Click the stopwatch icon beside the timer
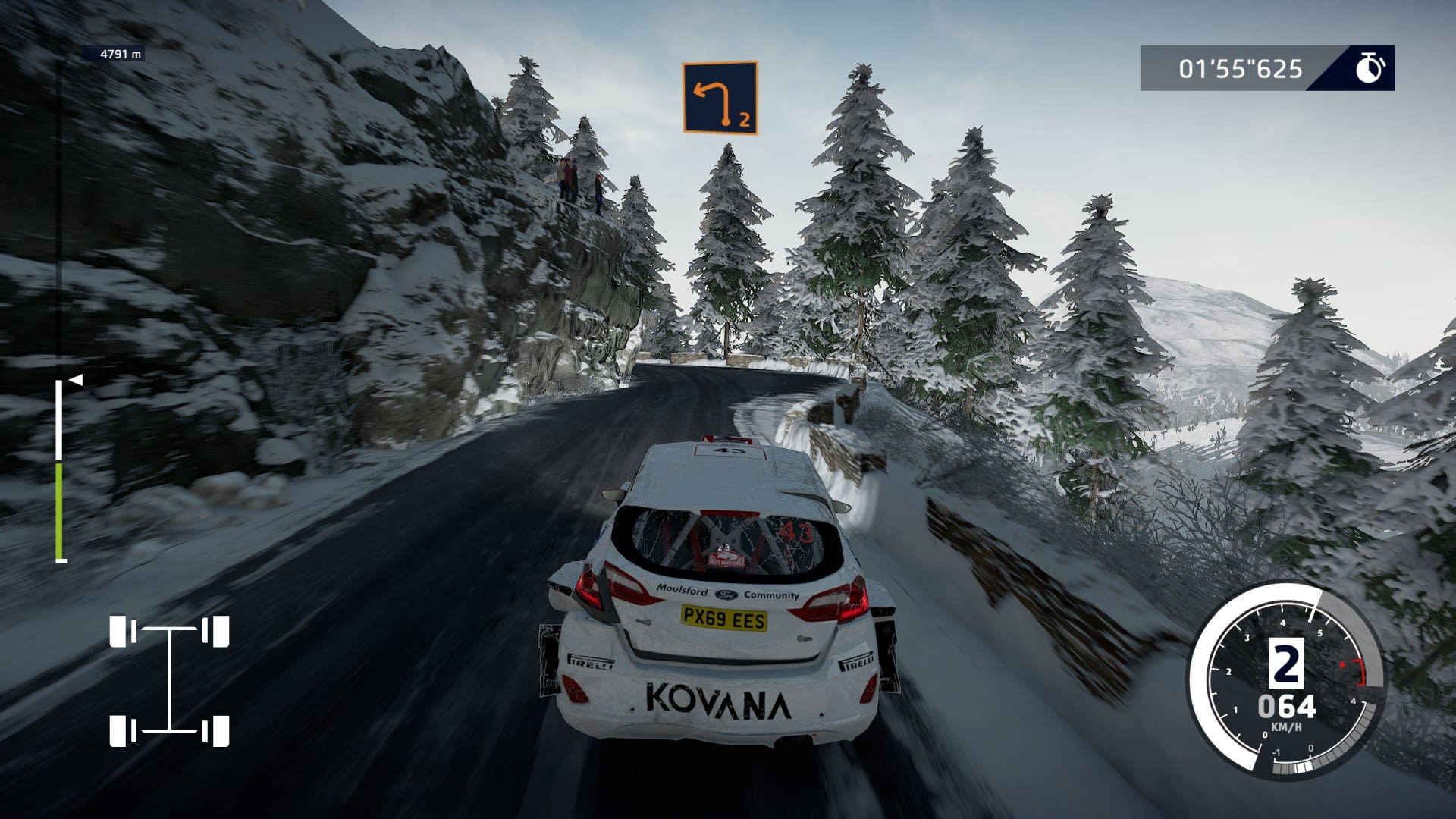 click(x=1369, y=68)
